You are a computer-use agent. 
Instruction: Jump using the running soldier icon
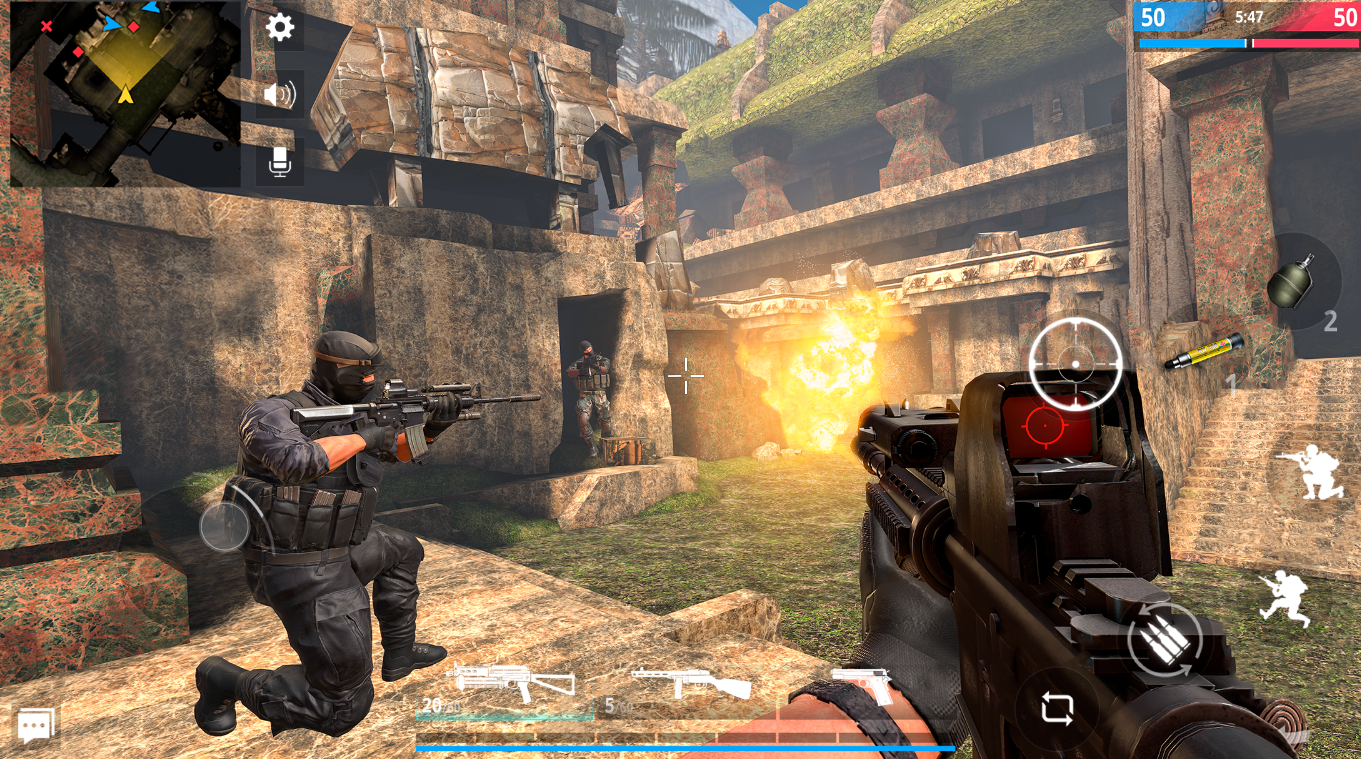click(x=1286, y=598)
